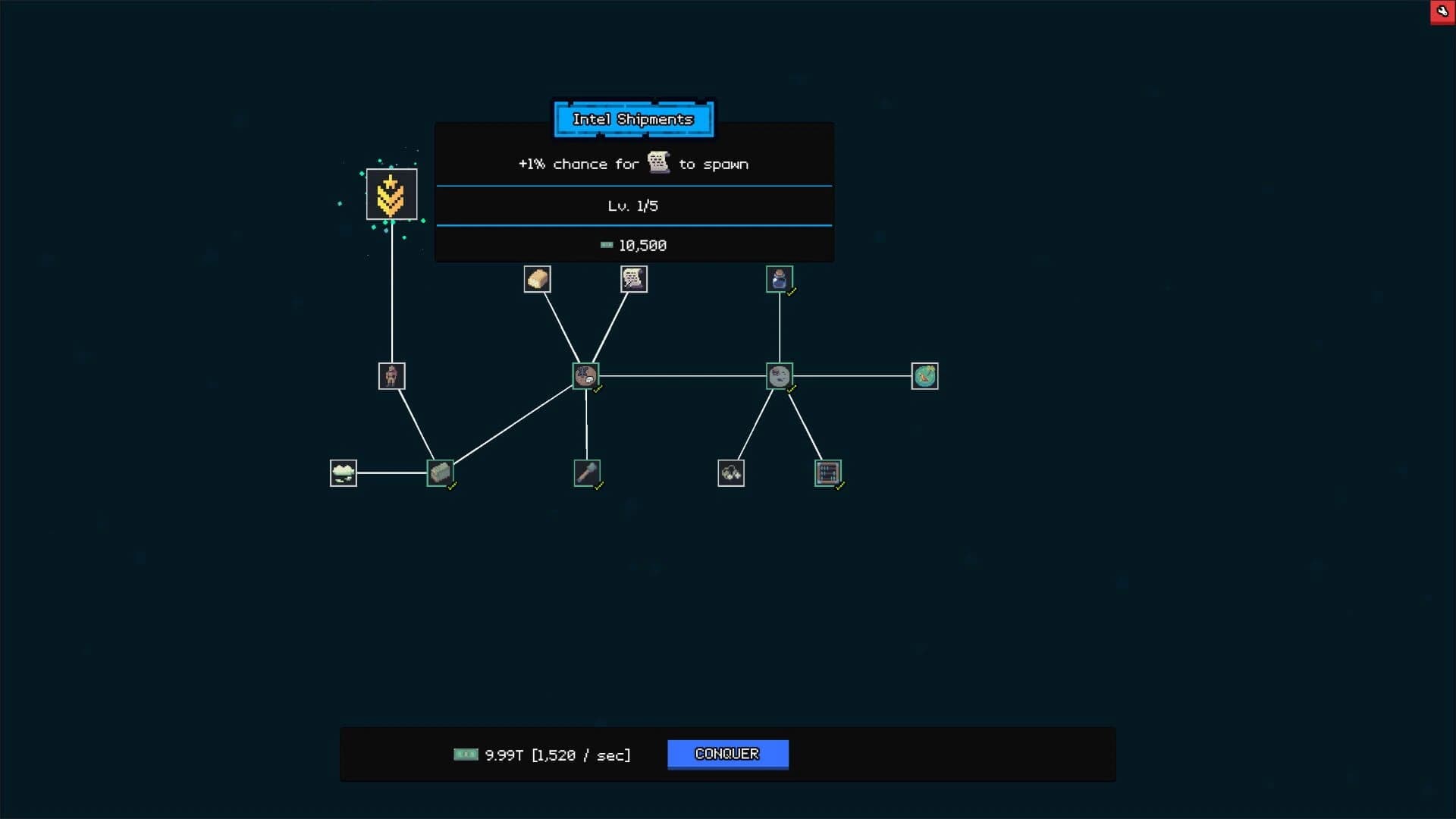Select the gold bar upgrade node
The image size is (1456, 819).
pos(538,278)
